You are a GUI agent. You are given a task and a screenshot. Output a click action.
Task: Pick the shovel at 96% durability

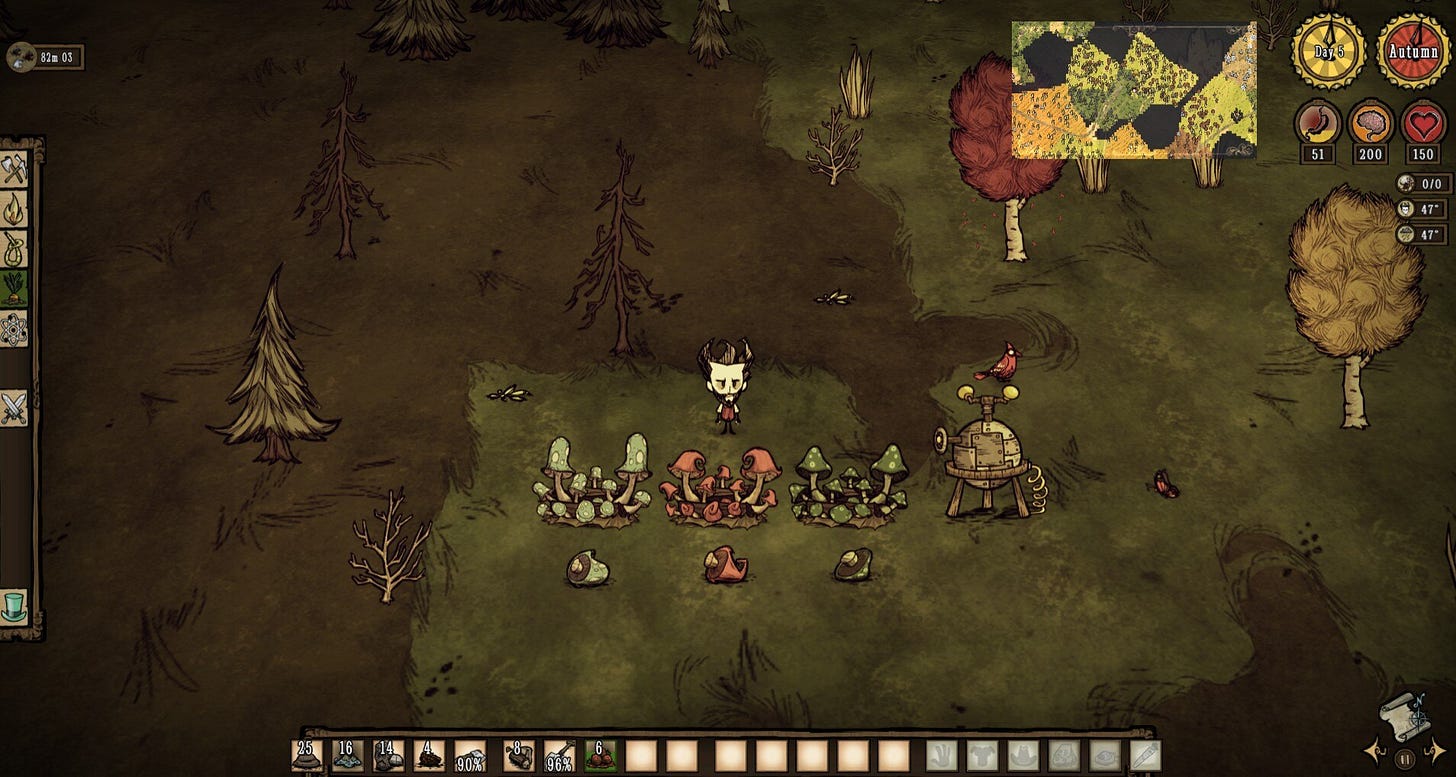pyautogui.click(x=560, y=756)
